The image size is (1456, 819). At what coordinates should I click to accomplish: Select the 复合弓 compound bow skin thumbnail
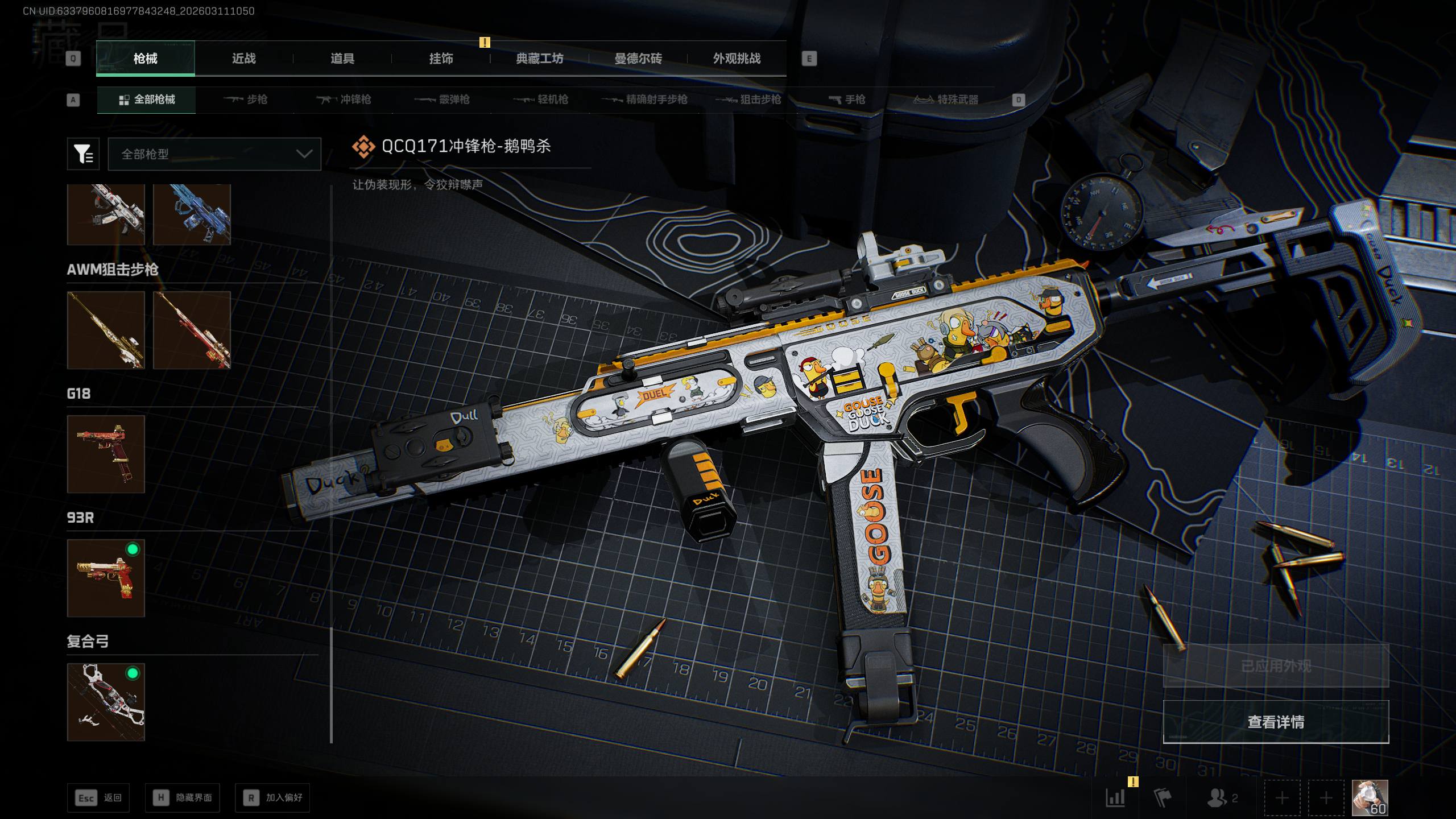(x=106, y=702)
